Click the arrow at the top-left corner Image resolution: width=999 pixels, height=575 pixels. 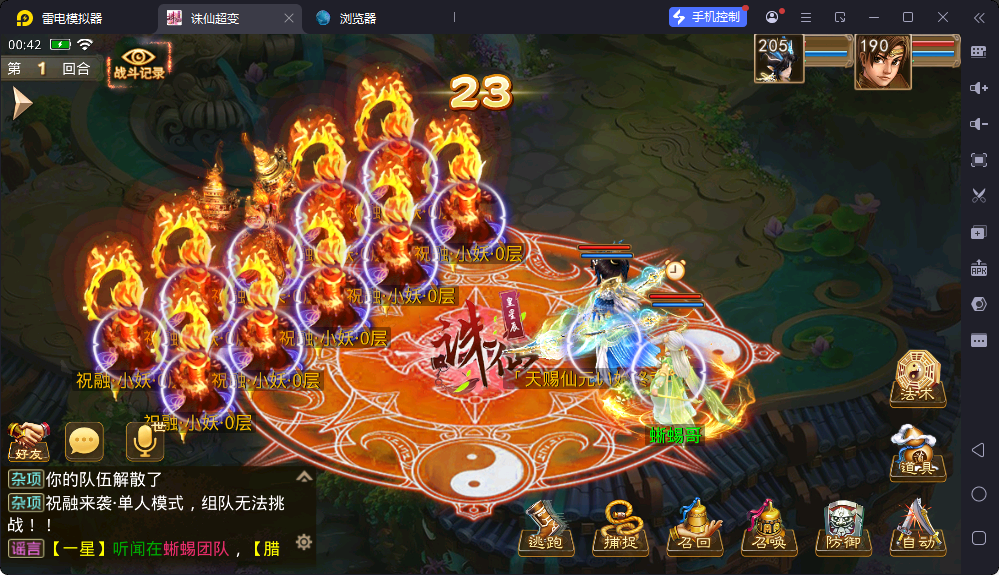(x=21, y=103)
